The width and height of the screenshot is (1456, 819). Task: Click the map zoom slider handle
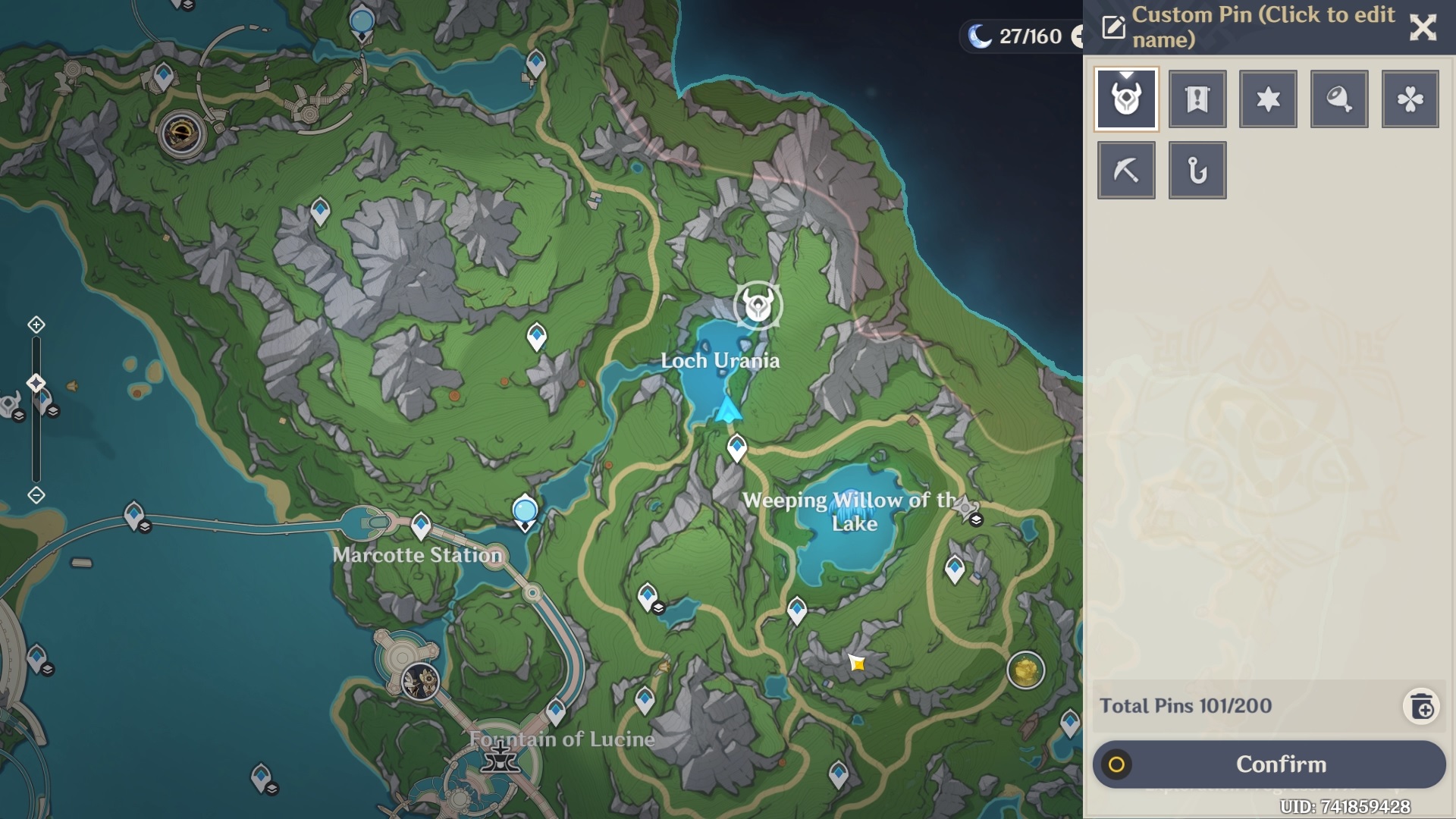click(36, 383)
